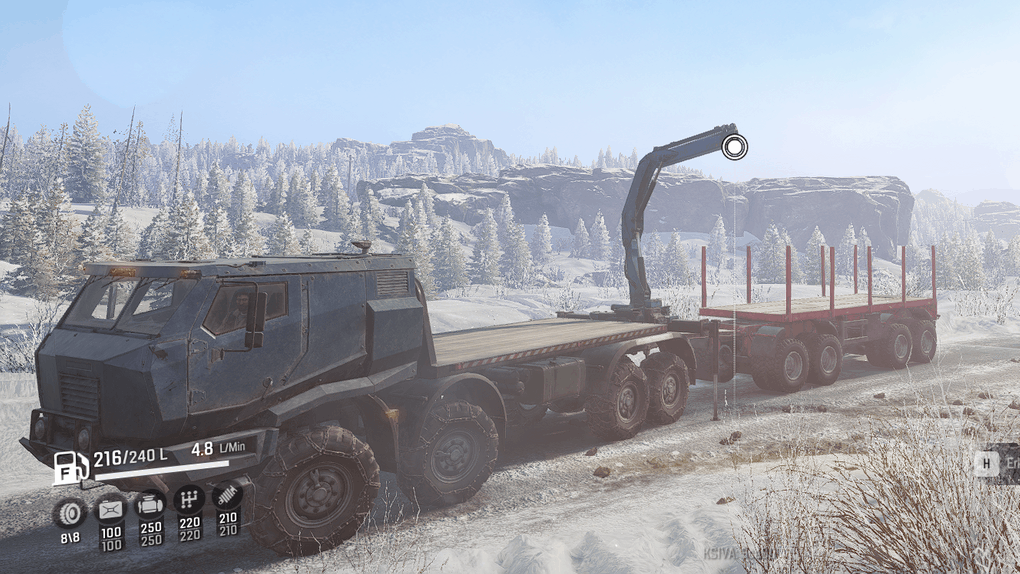Select the tire status icon
Screen dimensions: 1020x574
69,512
